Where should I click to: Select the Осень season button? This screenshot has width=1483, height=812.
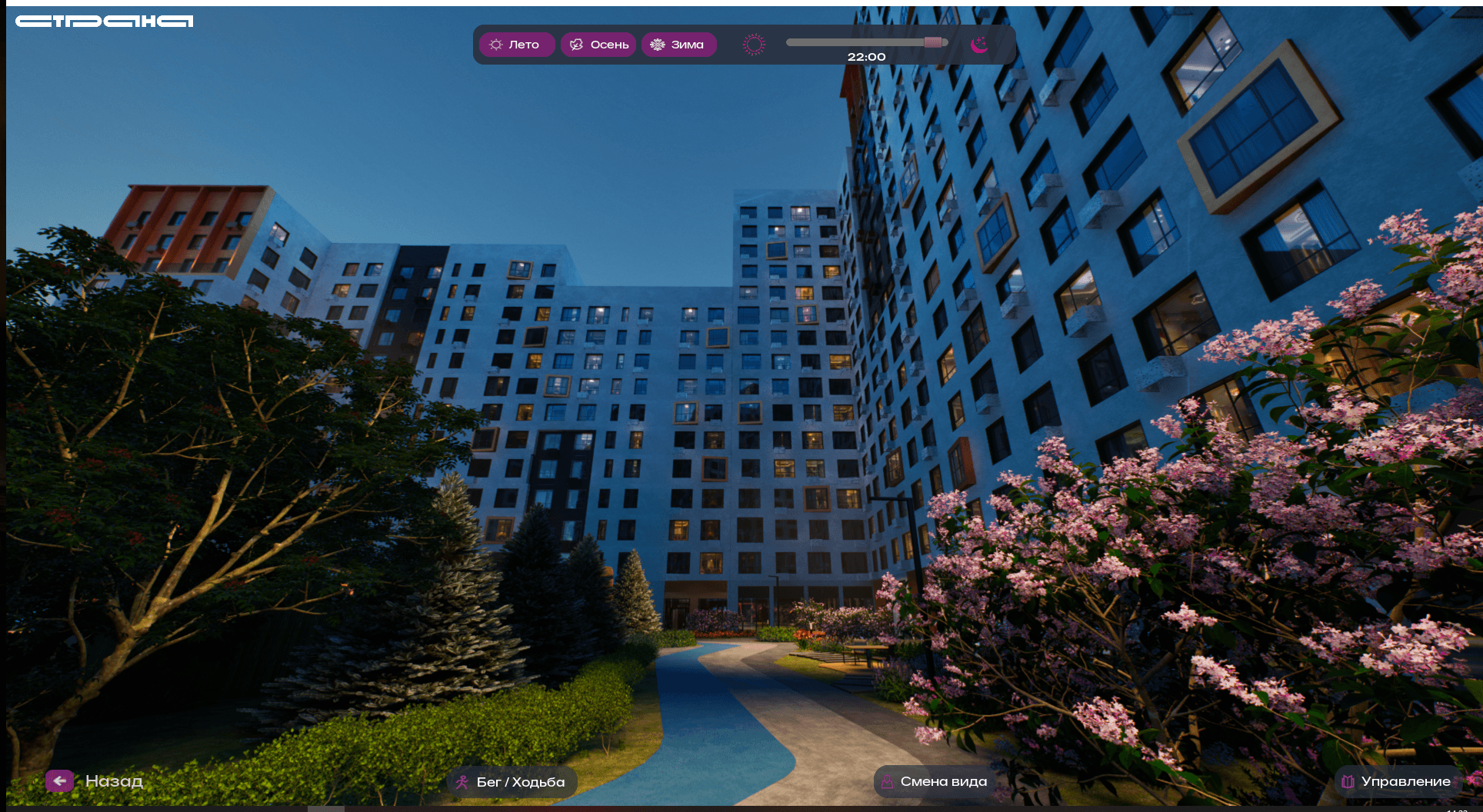click(x=598, y=45)
